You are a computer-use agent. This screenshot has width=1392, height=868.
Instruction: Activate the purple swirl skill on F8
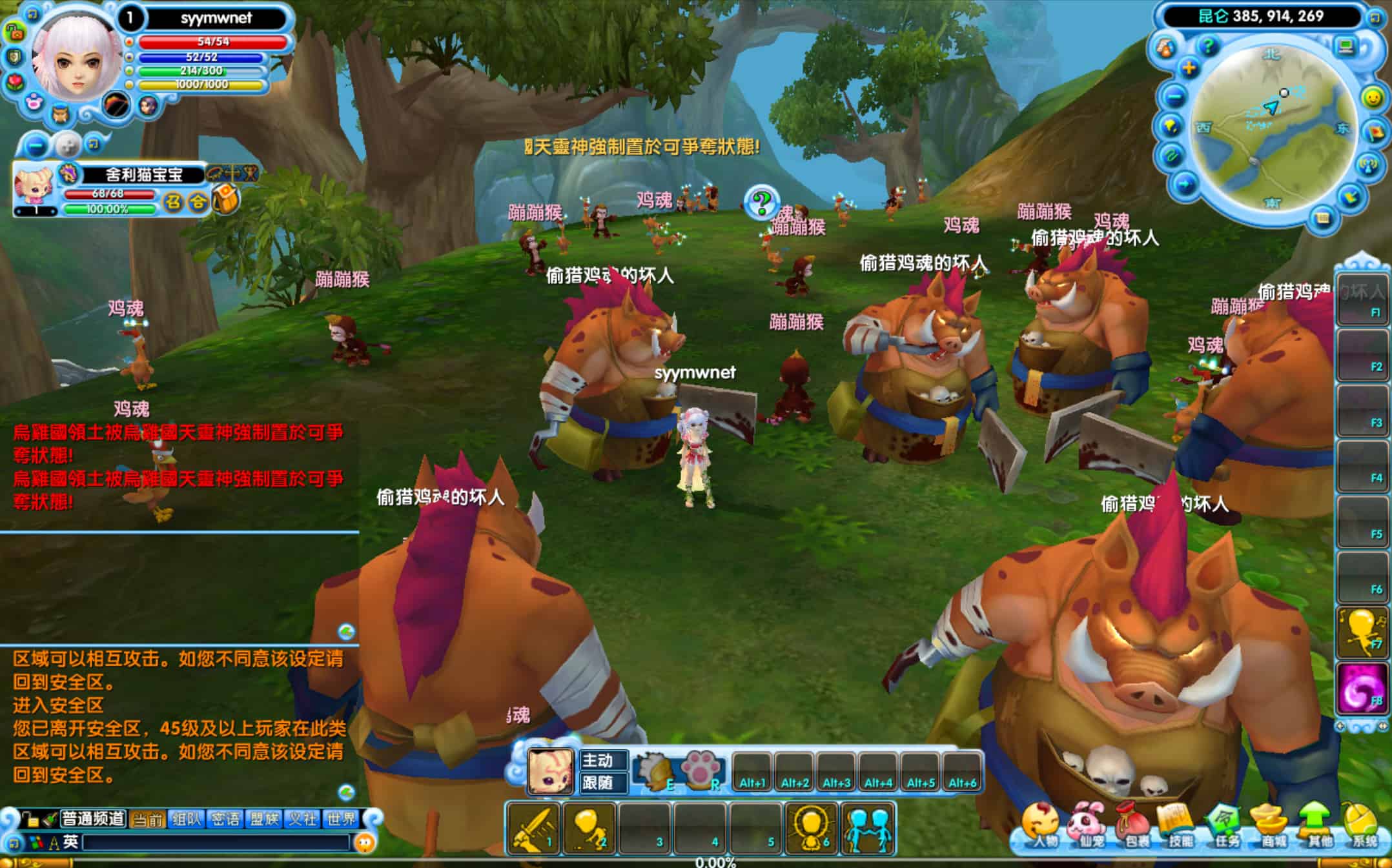pyautogui.click(x=1362, y=689)
